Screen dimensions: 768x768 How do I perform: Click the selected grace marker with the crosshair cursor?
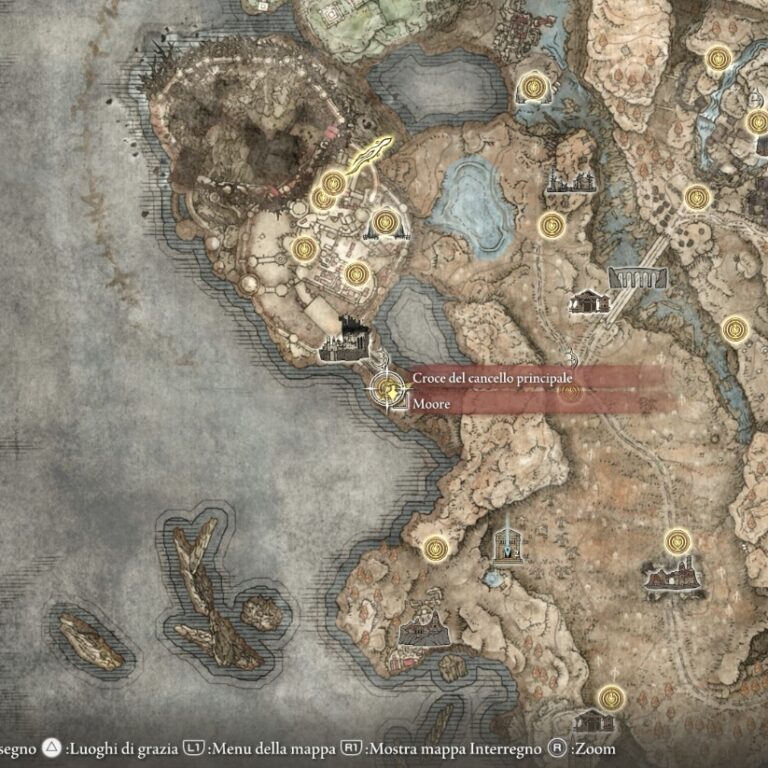tap(384, 389)
